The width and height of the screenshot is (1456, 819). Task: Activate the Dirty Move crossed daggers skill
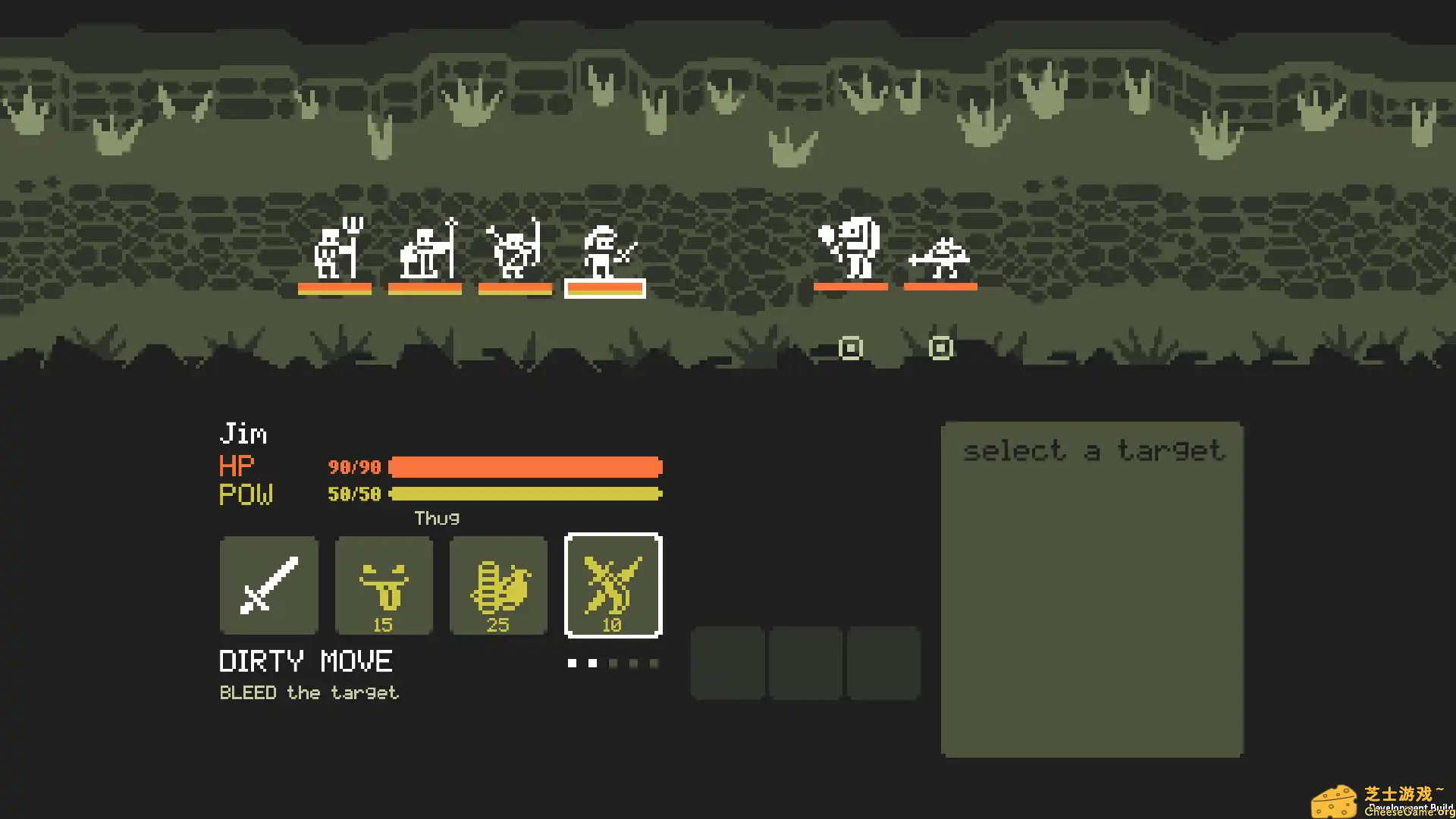tap(613, 585)
